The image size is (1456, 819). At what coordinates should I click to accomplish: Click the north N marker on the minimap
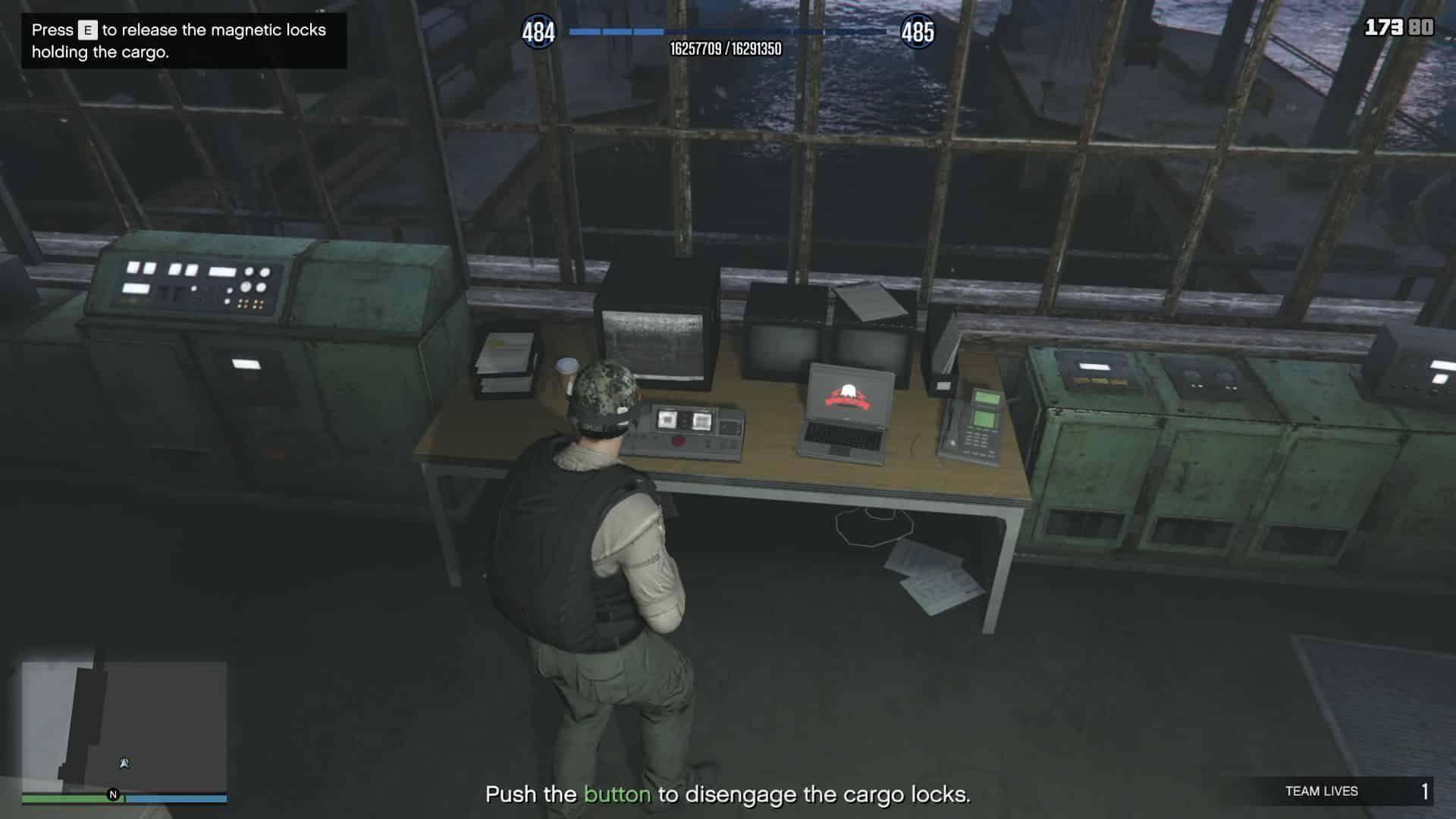coord(113,795)
